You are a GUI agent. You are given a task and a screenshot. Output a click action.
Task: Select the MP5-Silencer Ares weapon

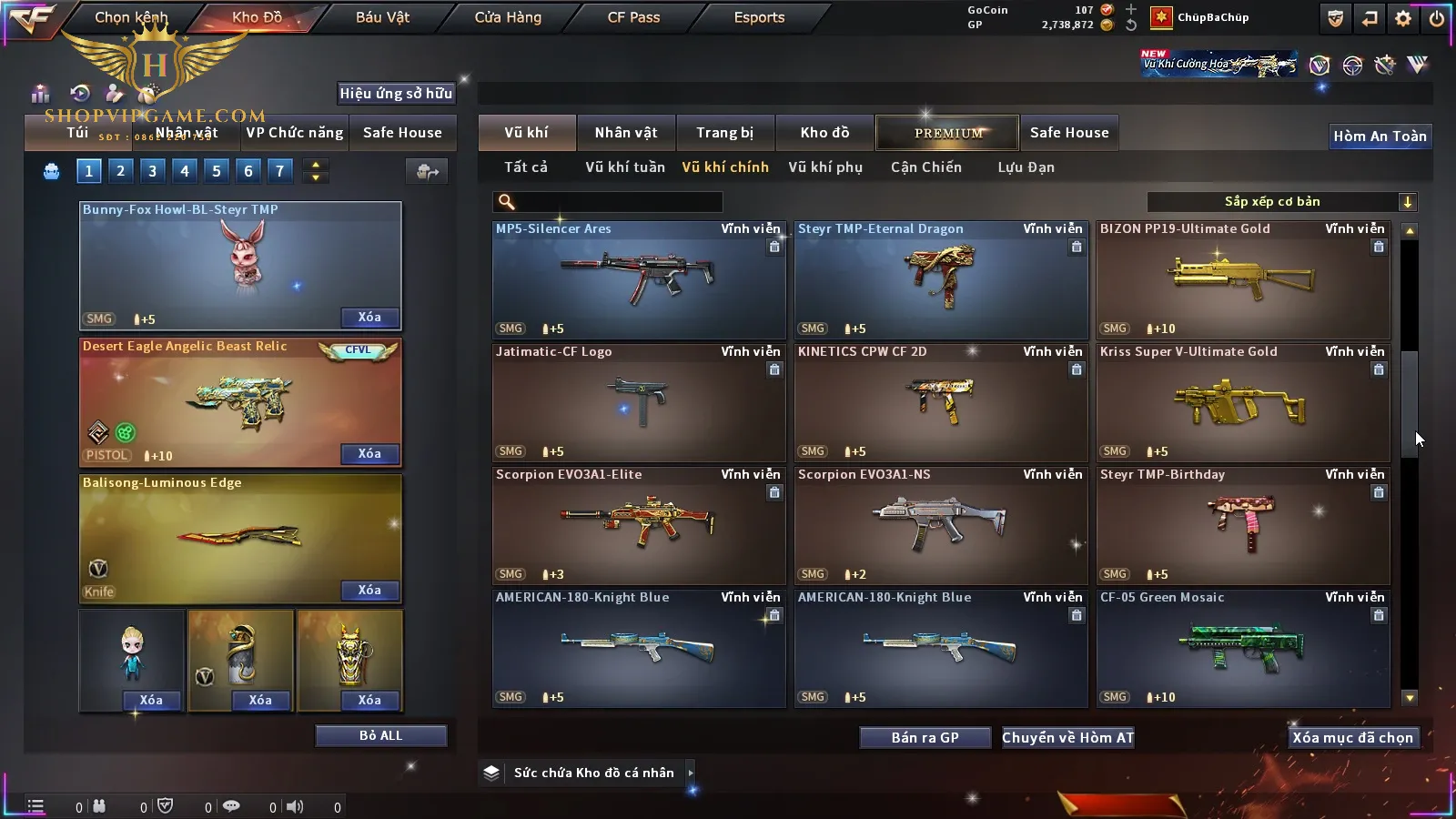pyautogui.click(x=639, y=280)
